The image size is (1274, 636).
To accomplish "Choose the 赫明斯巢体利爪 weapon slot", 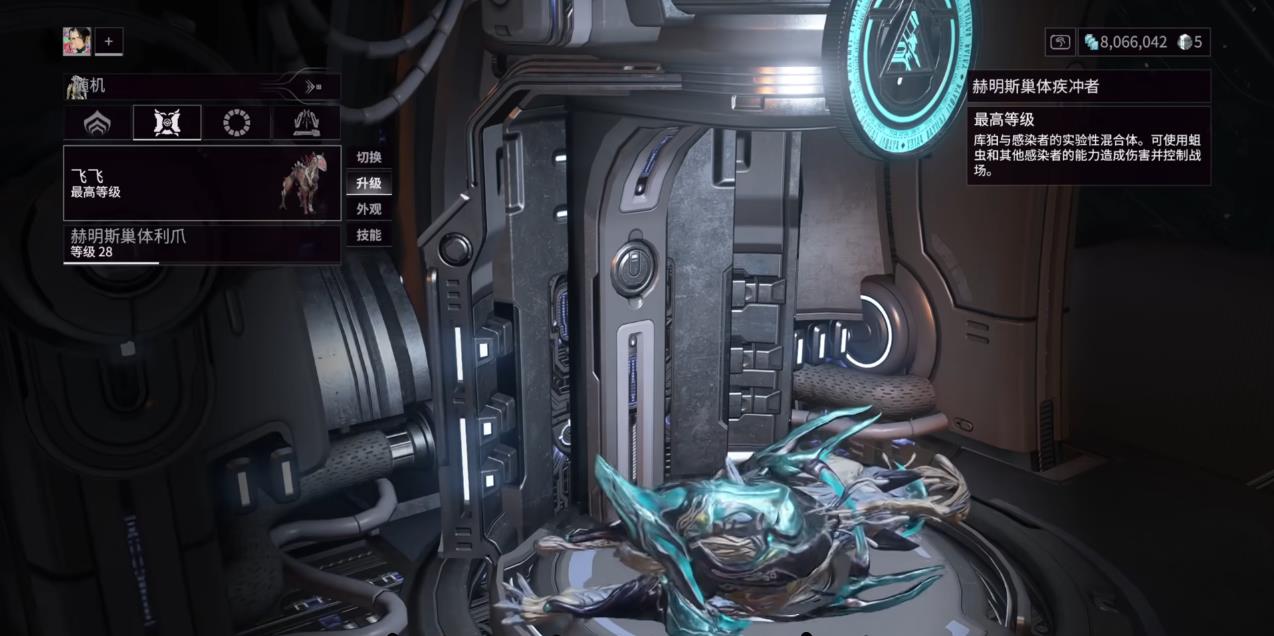I will click(x=202, y=243).
